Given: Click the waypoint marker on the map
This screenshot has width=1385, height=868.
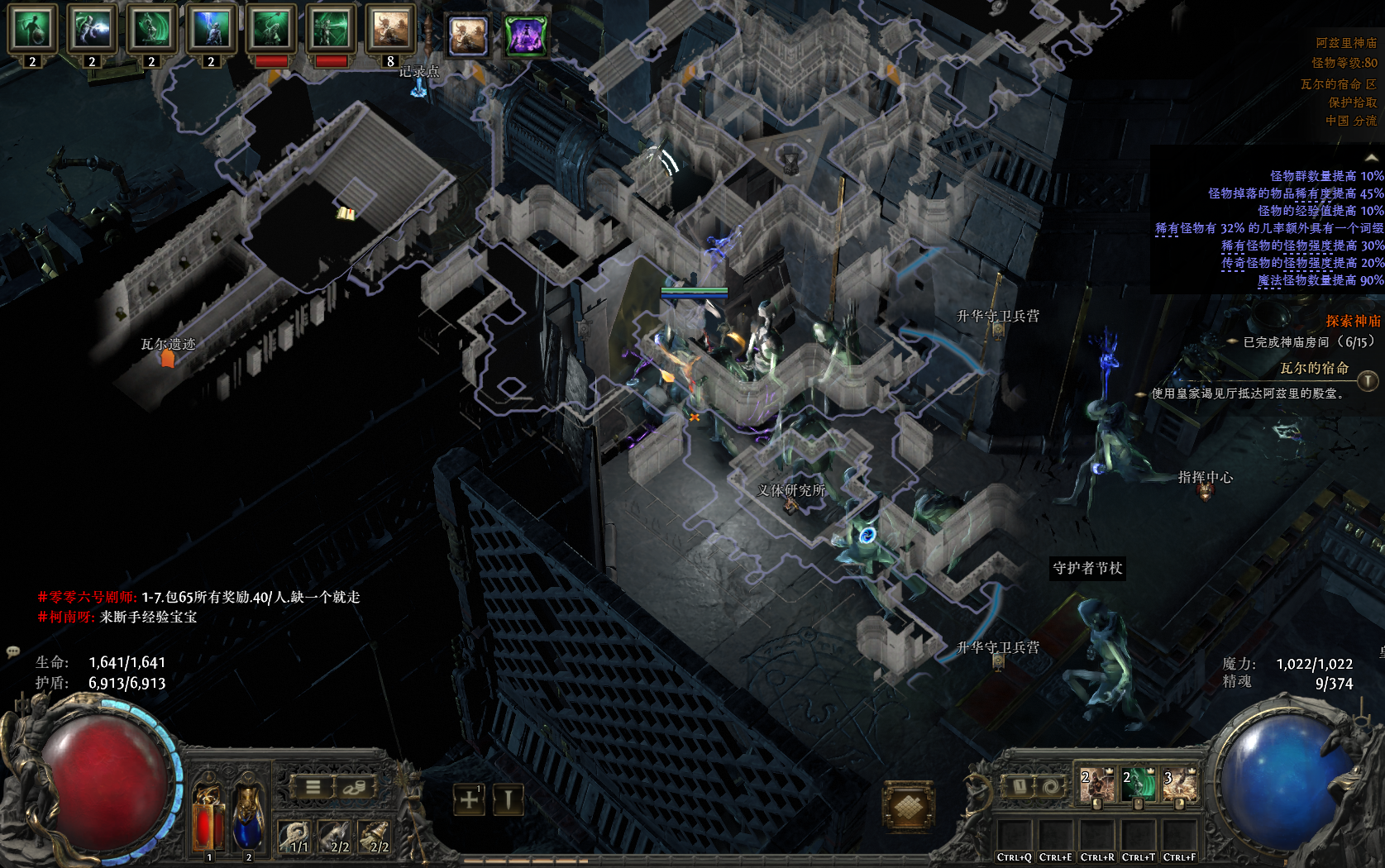Looking at the screenshot, I should click(x=419, y=87).
